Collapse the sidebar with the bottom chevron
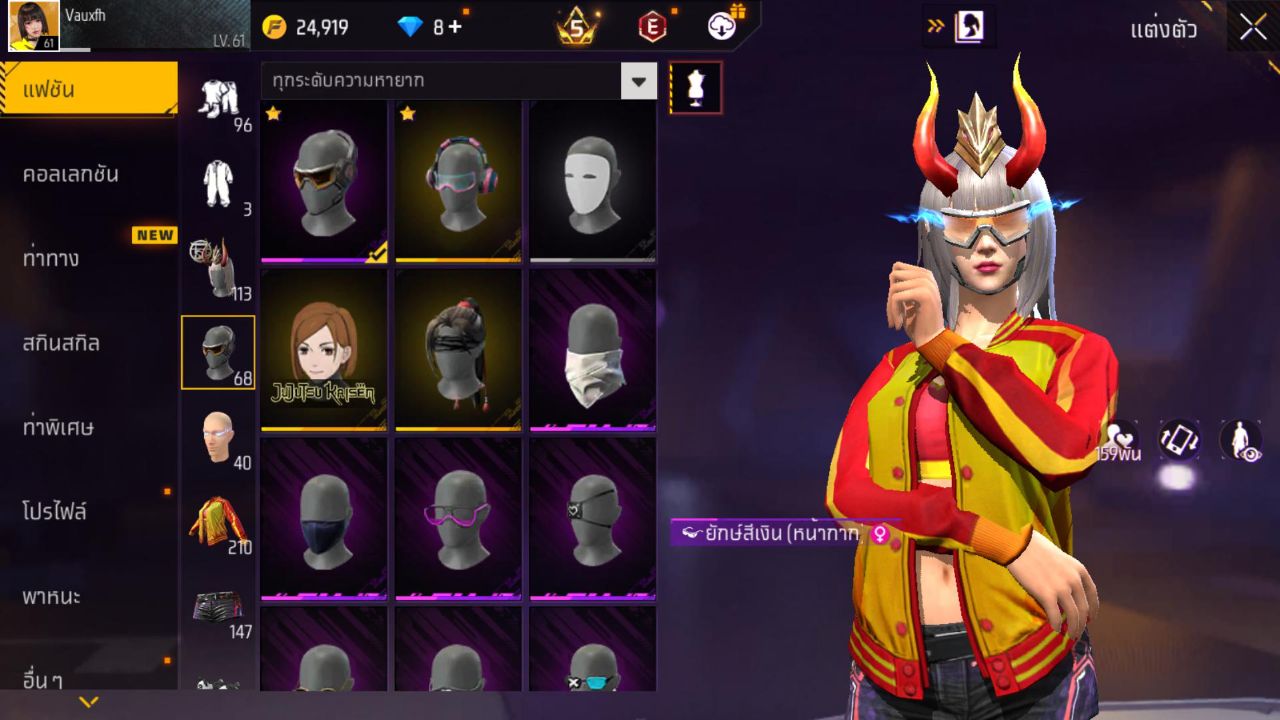This screenshot has height=720, width=1280. point(88,703)
